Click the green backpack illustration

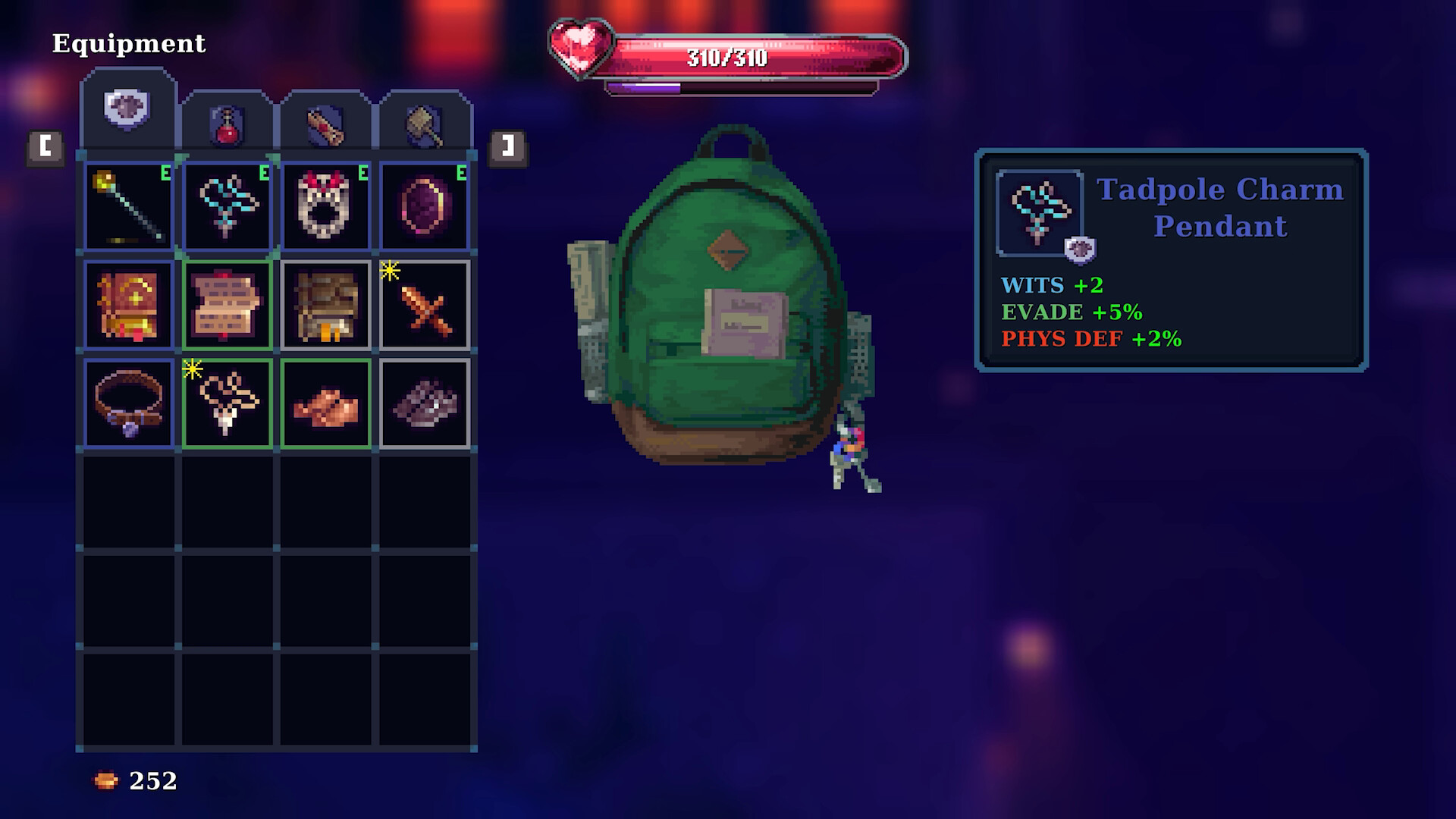click(728, 303)
